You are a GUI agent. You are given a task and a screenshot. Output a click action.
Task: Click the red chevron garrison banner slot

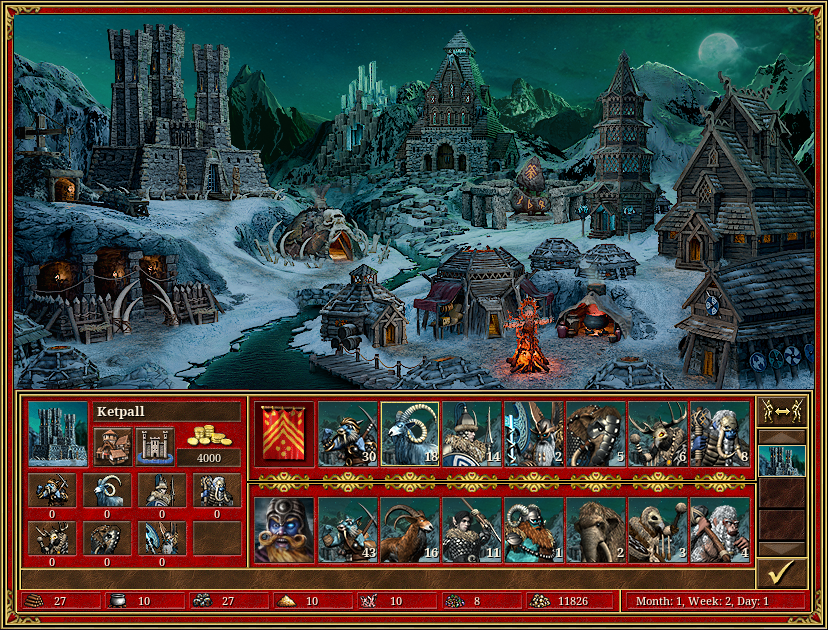[x=284, y=434]
